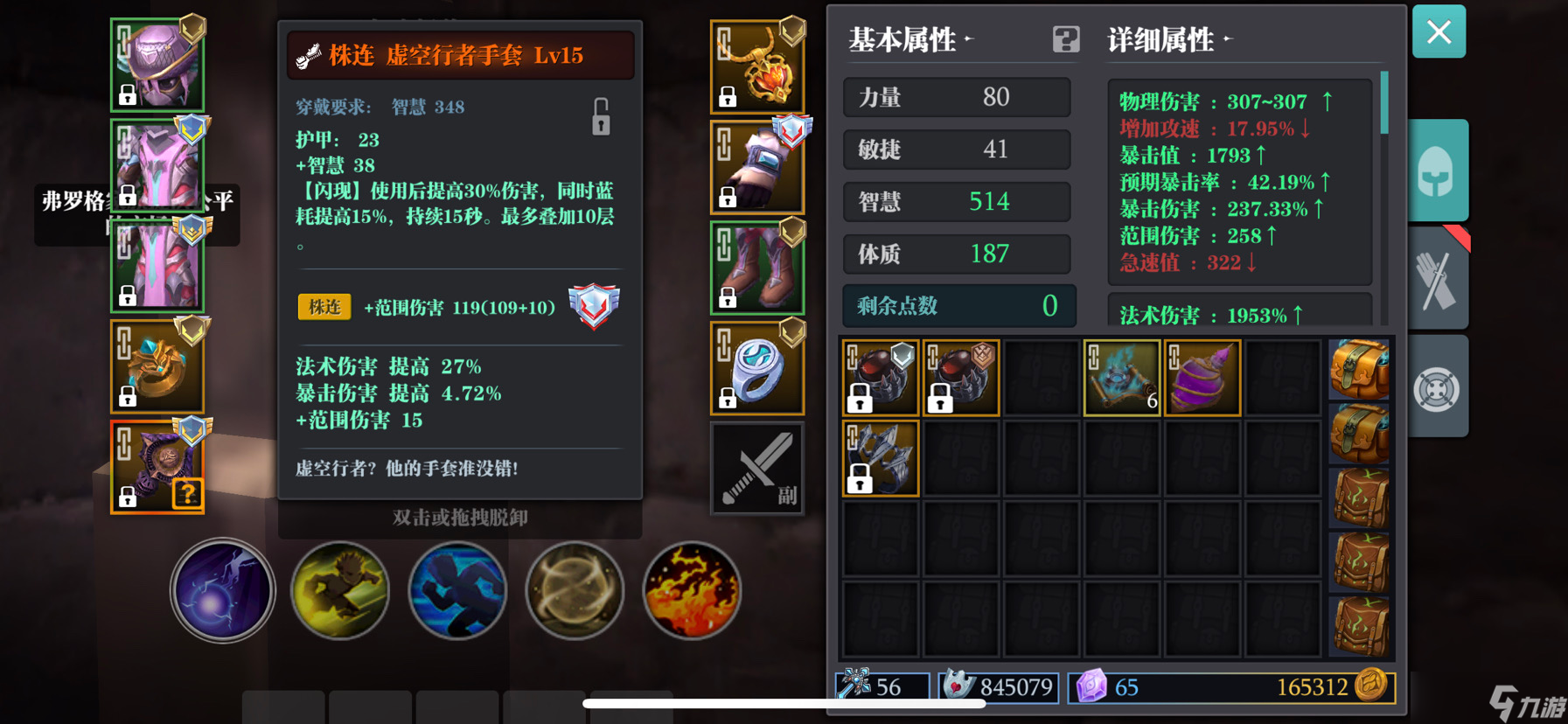Activate the fire skill icon
The height and width of the screenshot is (724, 1568).
tap(691, 591)
